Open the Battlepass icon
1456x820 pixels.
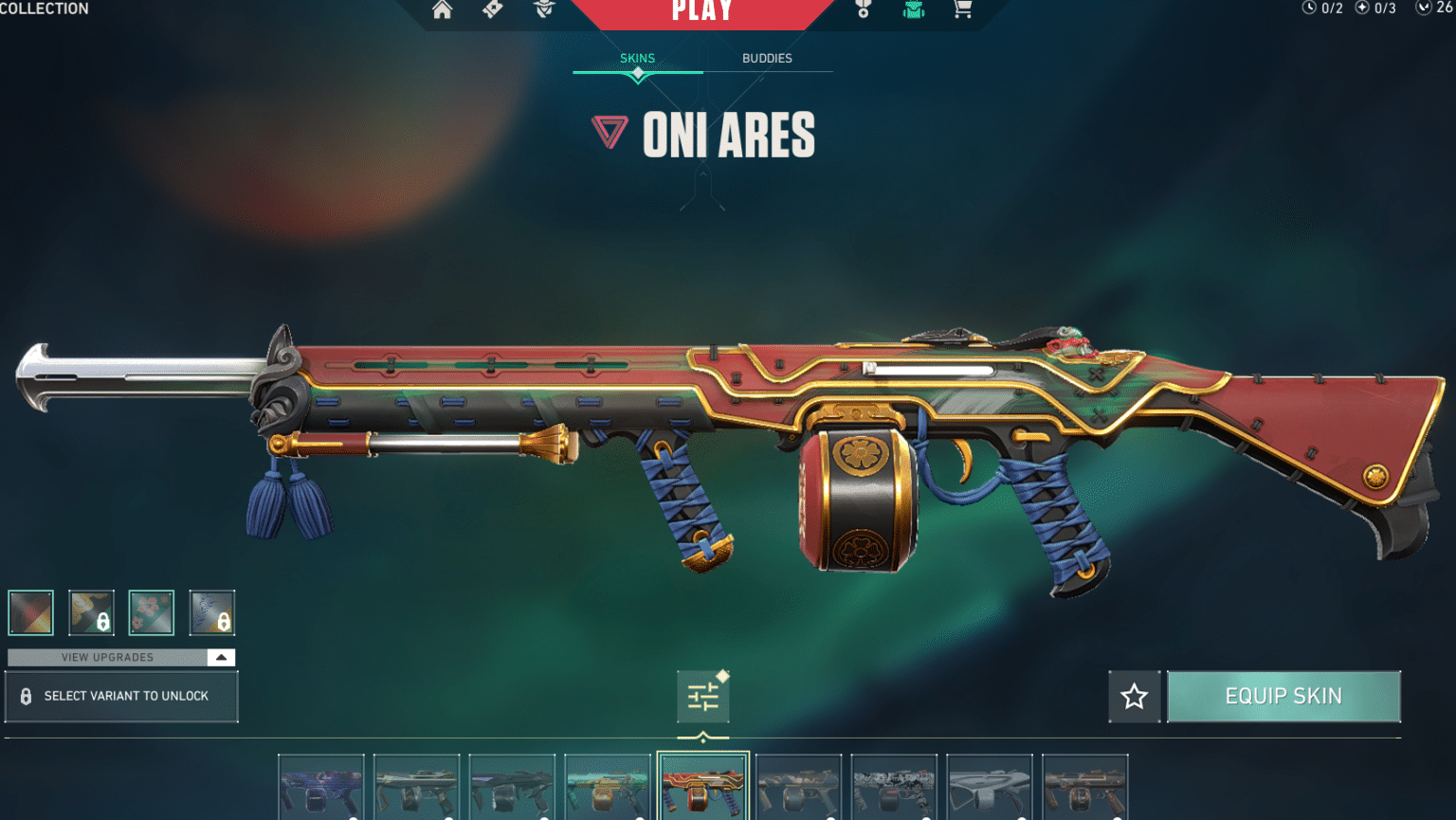click(492, 9)
